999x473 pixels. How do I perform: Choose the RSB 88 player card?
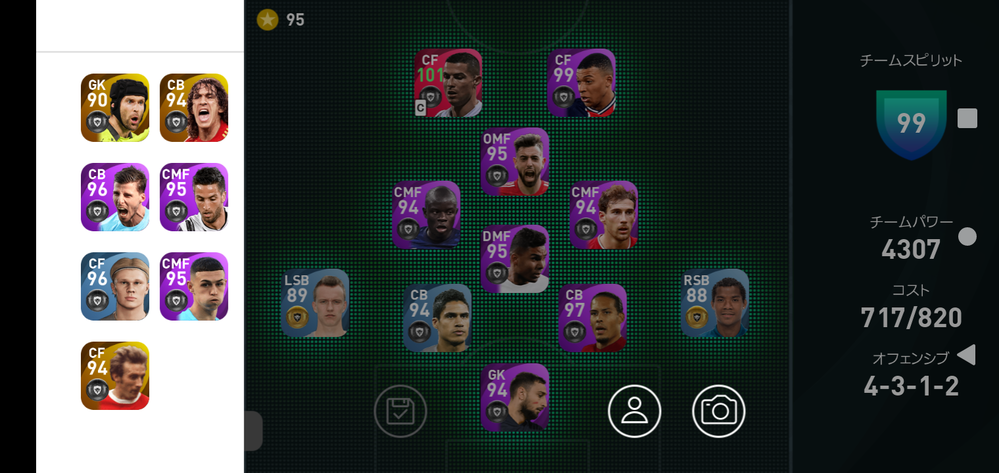click(714, 303)
